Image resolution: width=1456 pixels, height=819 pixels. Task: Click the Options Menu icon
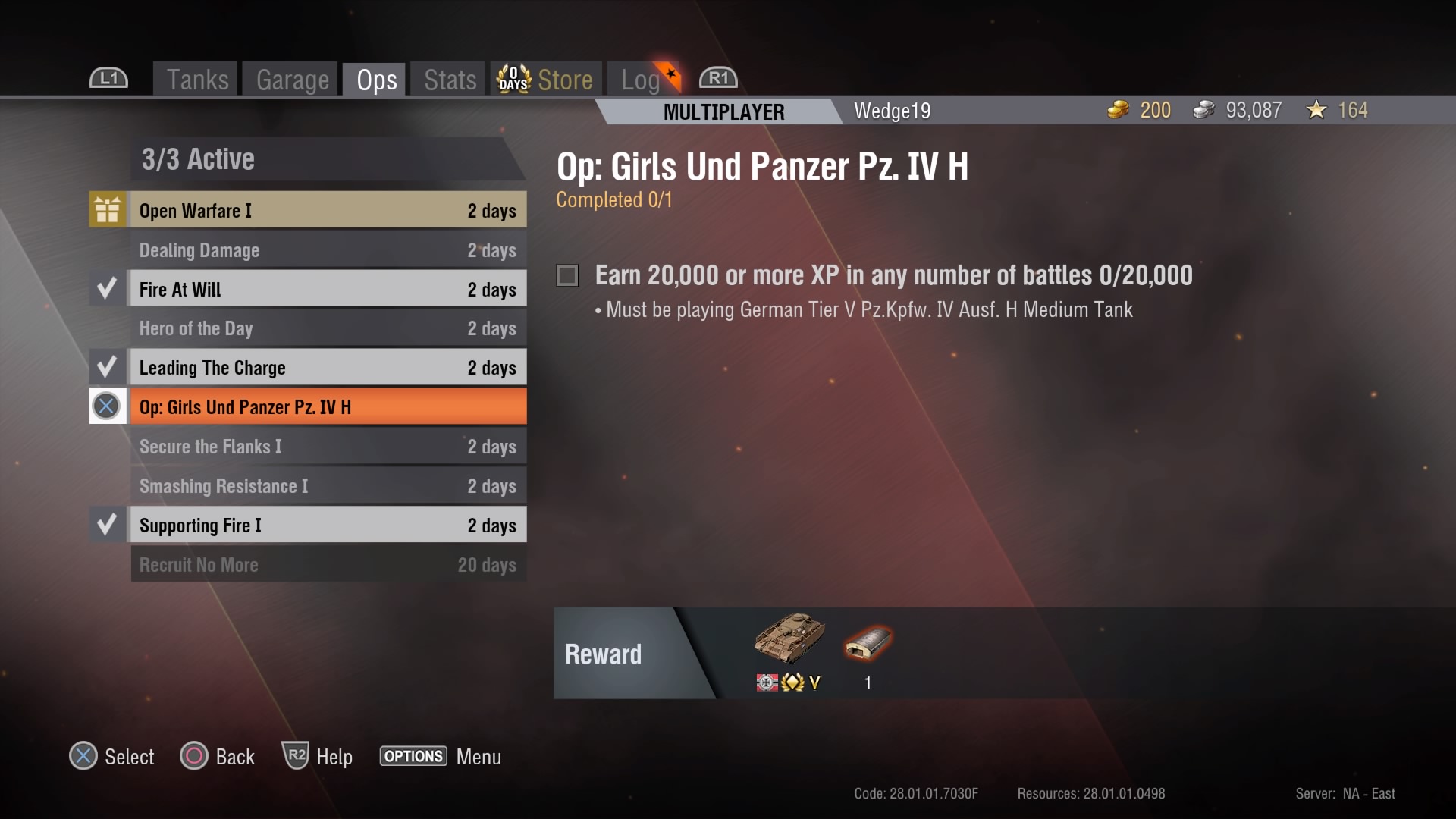click(413, 756)
